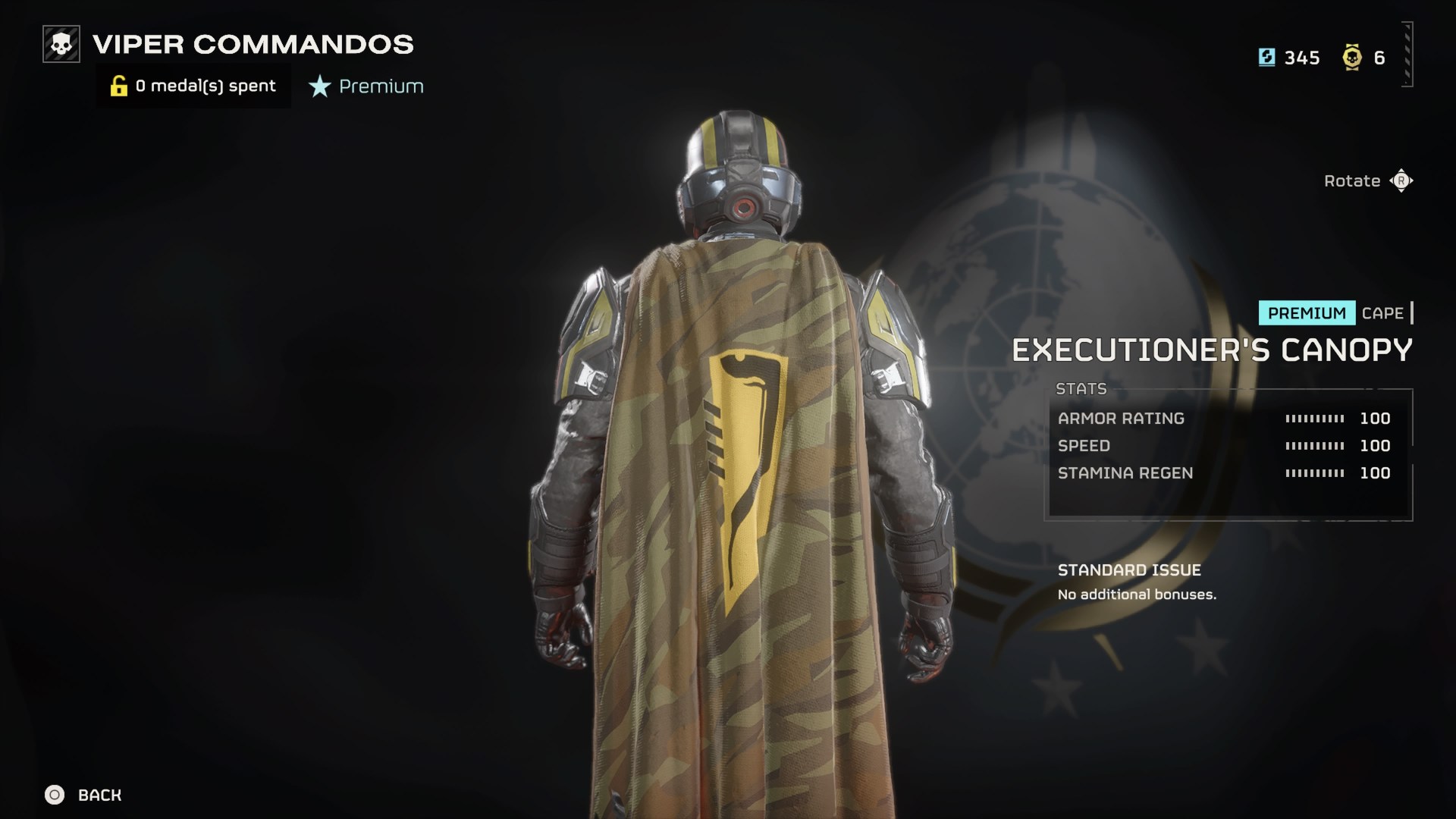Expand the Standard Issue bonus section

(1130, 570)
